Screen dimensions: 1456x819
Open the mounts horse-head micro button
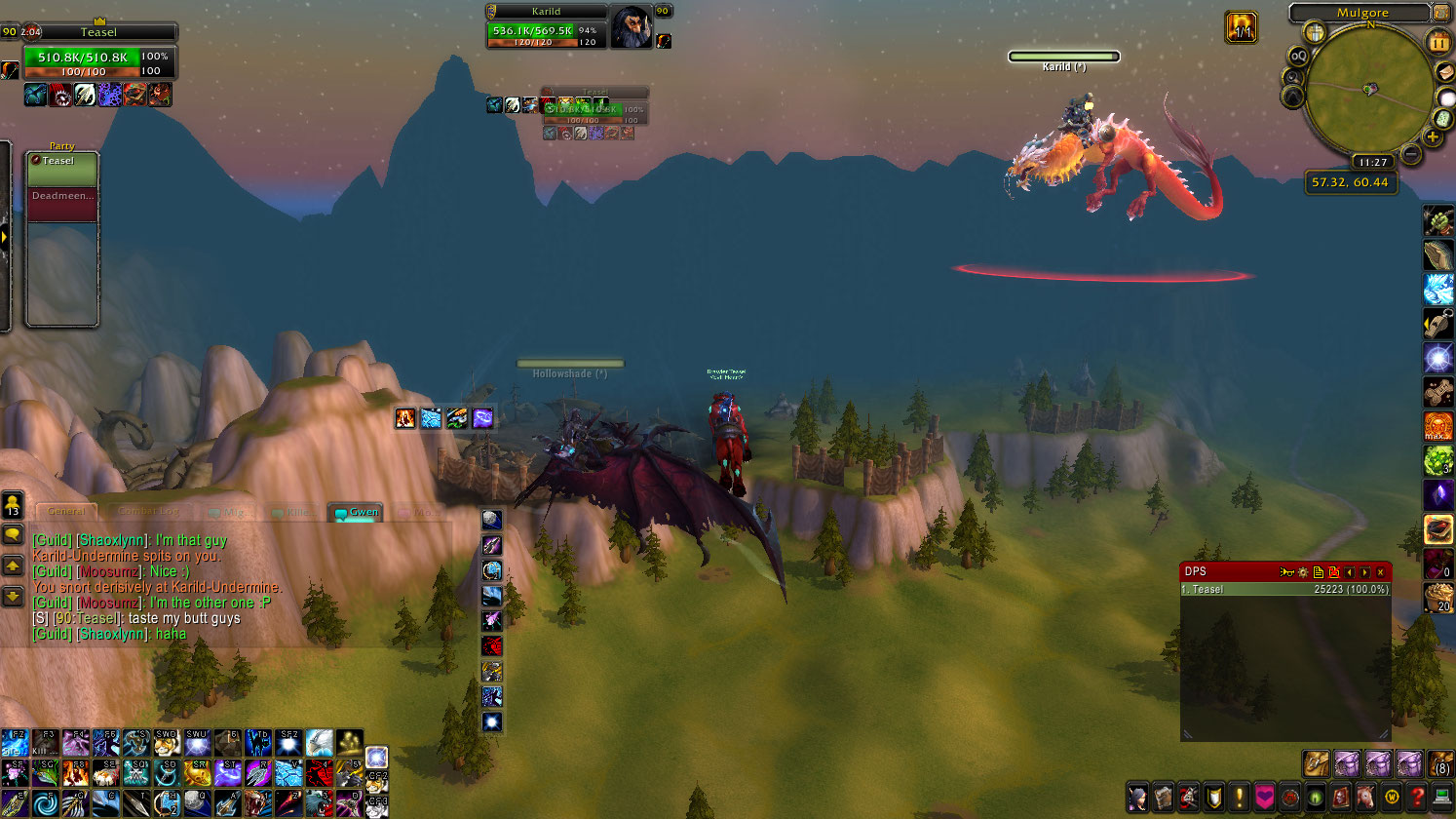coord(1365,797)
